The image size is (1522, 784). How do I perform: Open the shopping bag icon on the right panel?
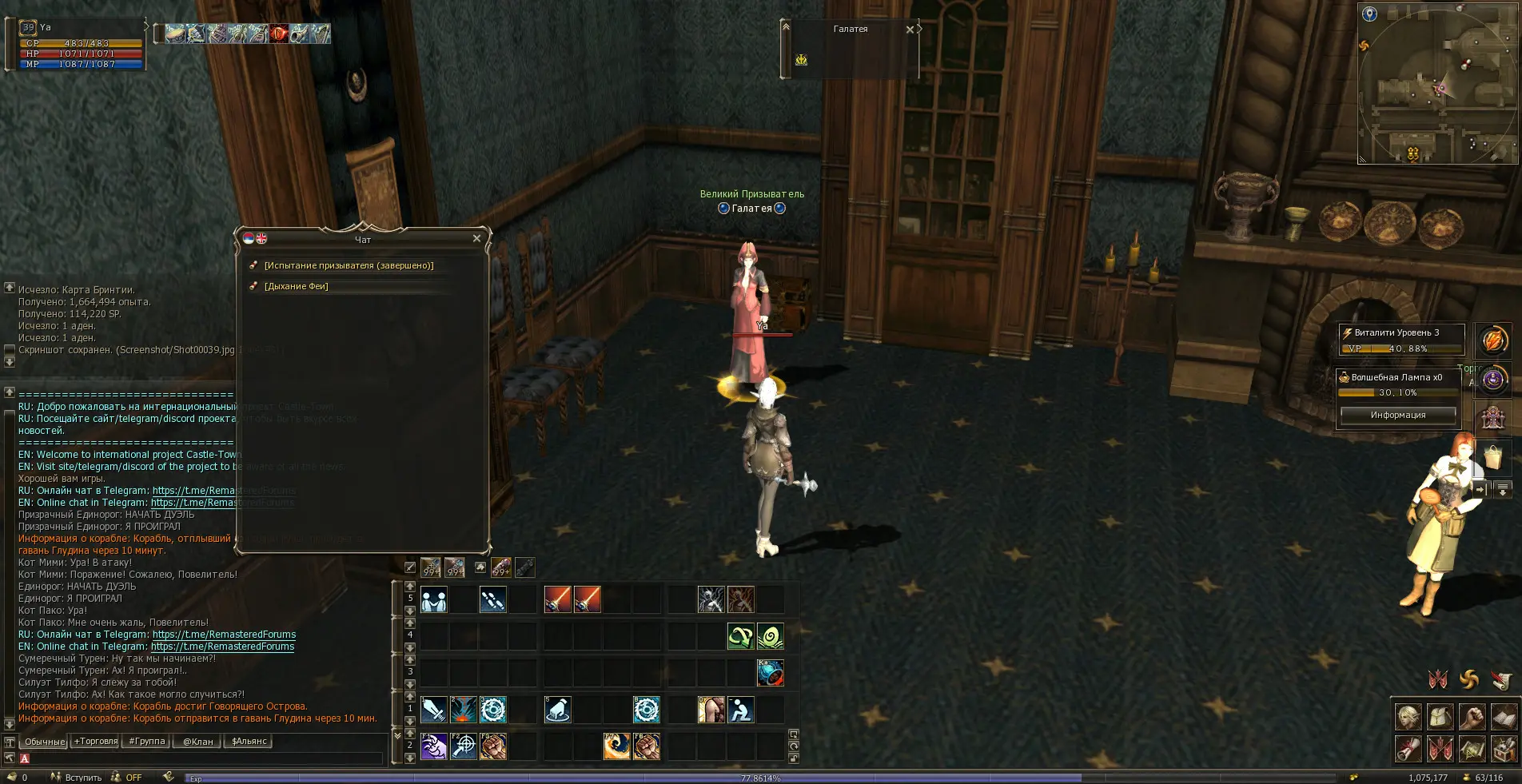click(x=1492, y=457)
